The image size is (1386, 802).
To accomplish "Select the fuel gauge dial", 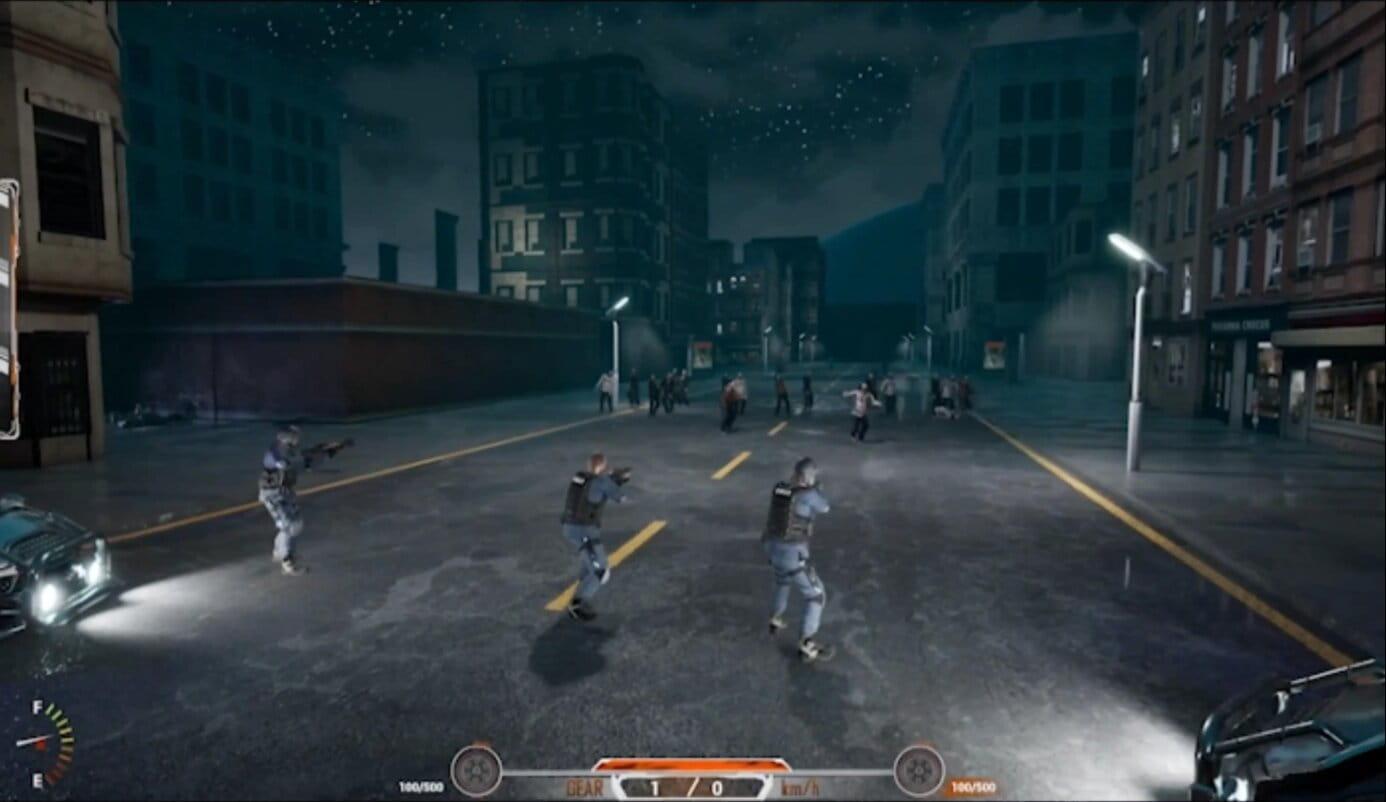I will point(45,743).
